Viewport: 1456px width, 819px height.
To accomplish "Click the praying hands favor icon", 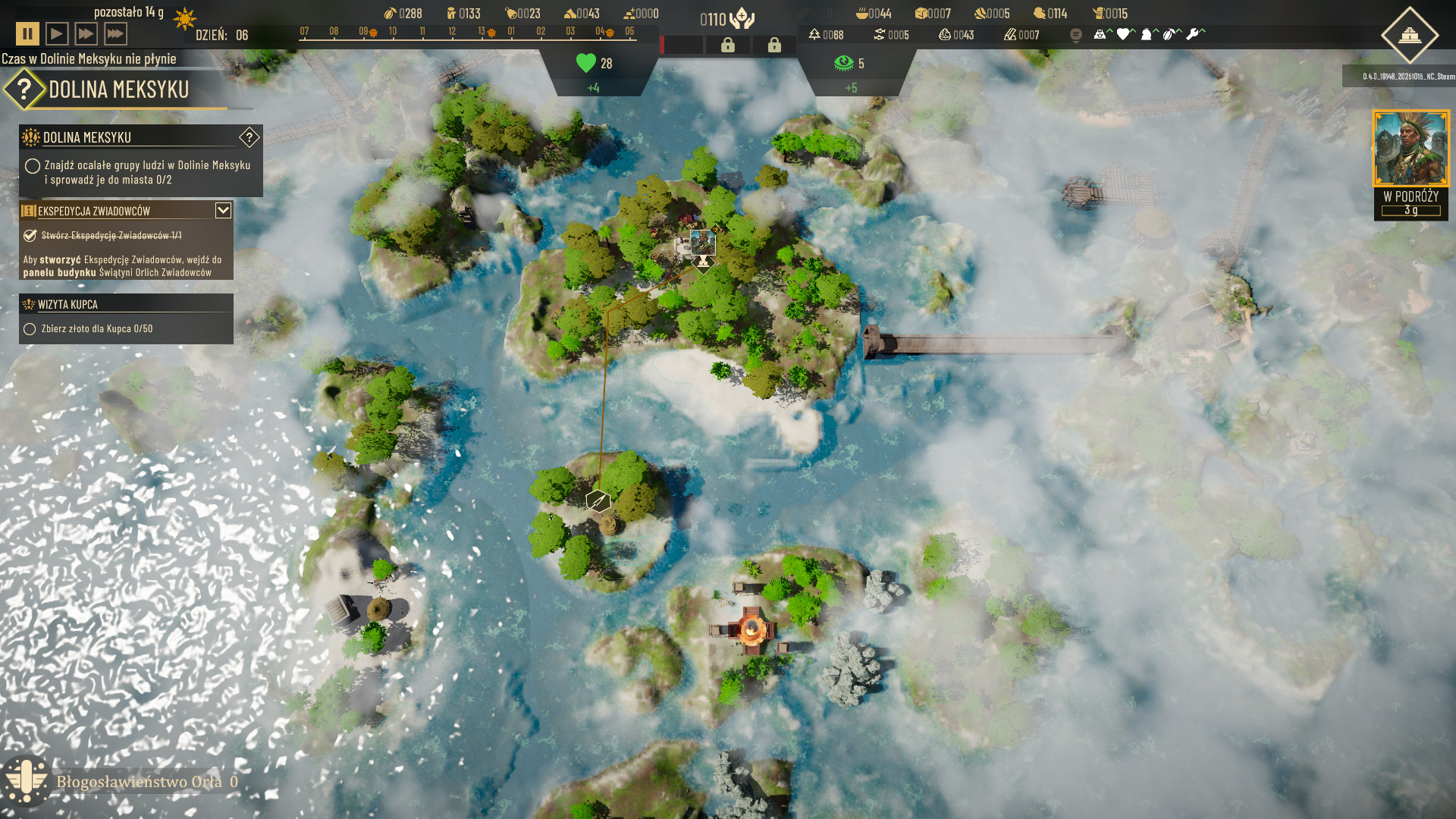I will click(x=742, y=19).
